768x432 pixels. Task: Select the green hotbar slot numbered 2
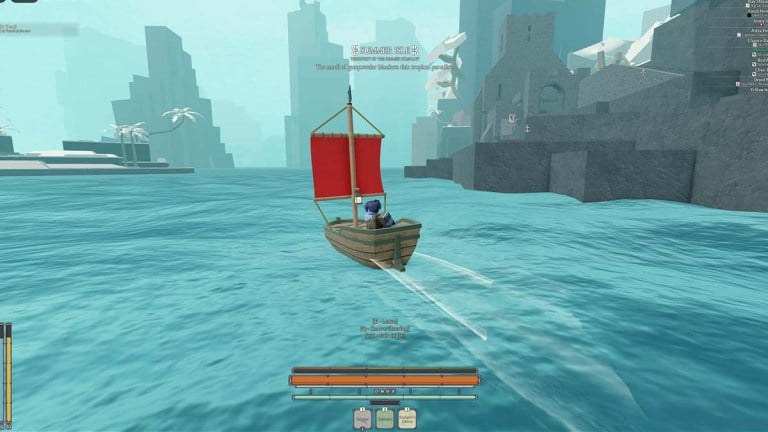point(385,419)
